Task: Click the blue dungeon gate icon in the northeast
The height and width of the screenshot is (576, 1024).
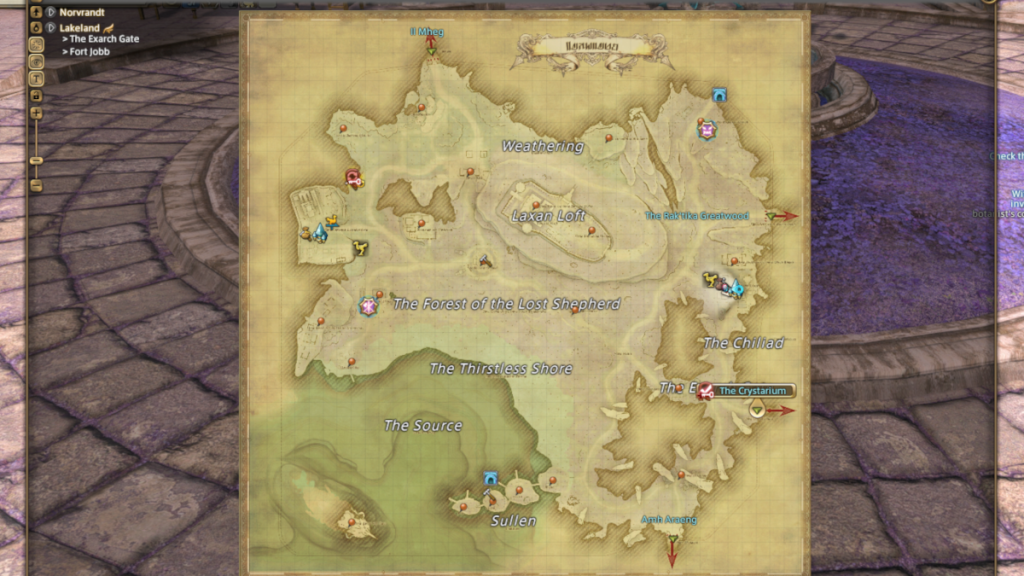Action: coord(719,95)
